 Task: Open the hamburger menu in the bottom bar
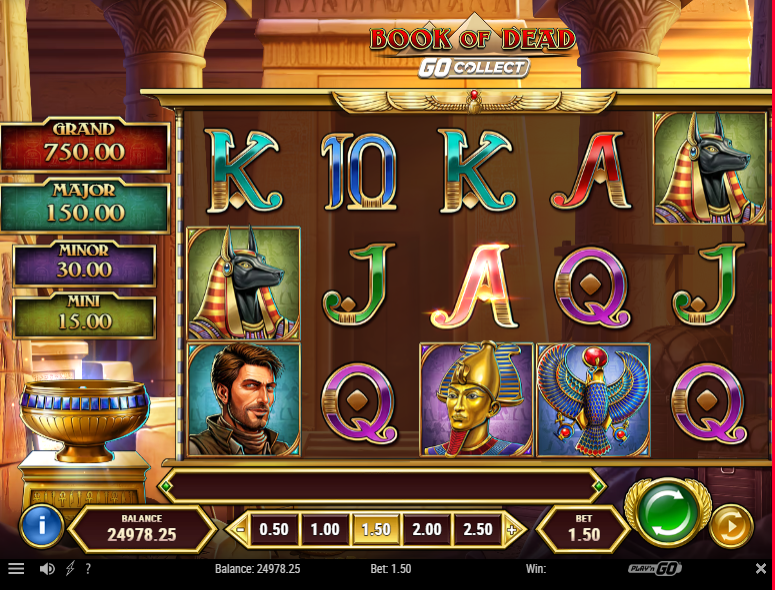tap(16, 569)
